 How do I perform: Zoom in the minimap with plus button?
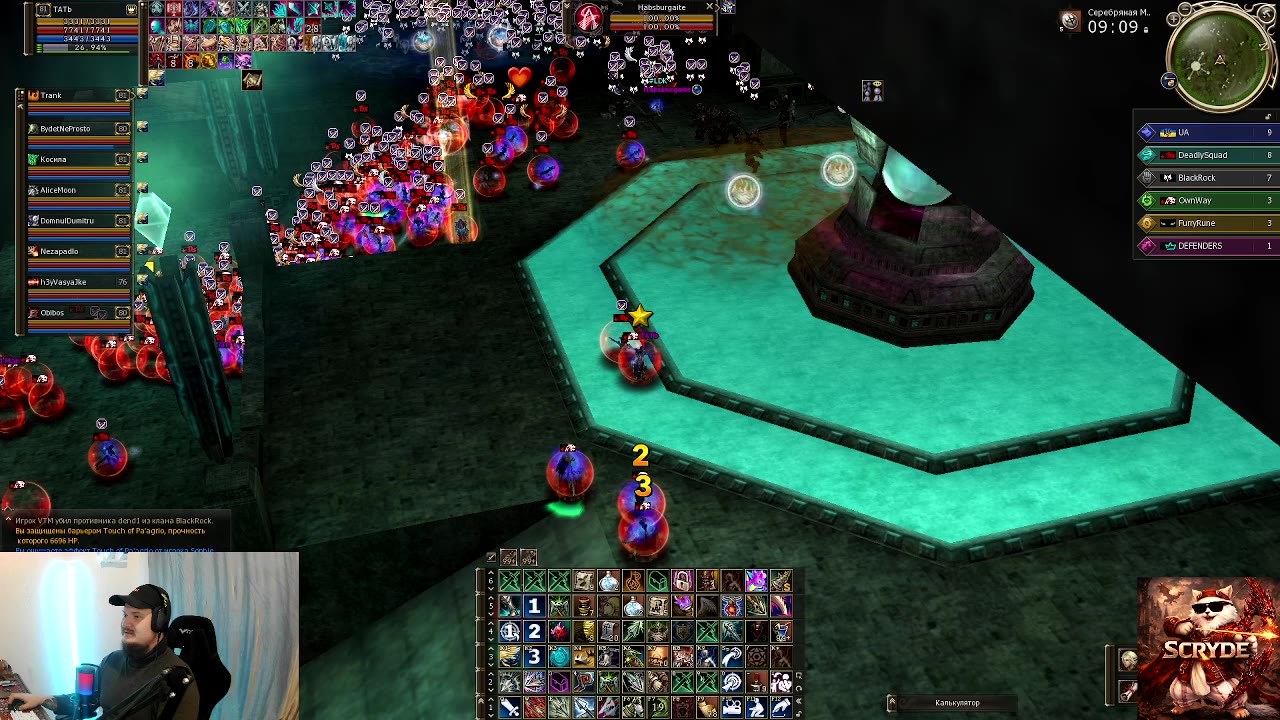tap(1172, 17)
